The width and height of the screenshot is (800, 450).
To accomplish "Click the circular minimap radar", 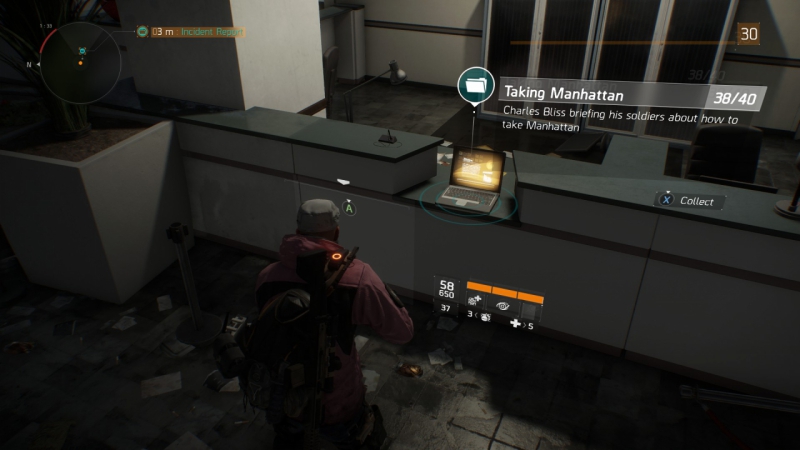I will tap(80, 62).
